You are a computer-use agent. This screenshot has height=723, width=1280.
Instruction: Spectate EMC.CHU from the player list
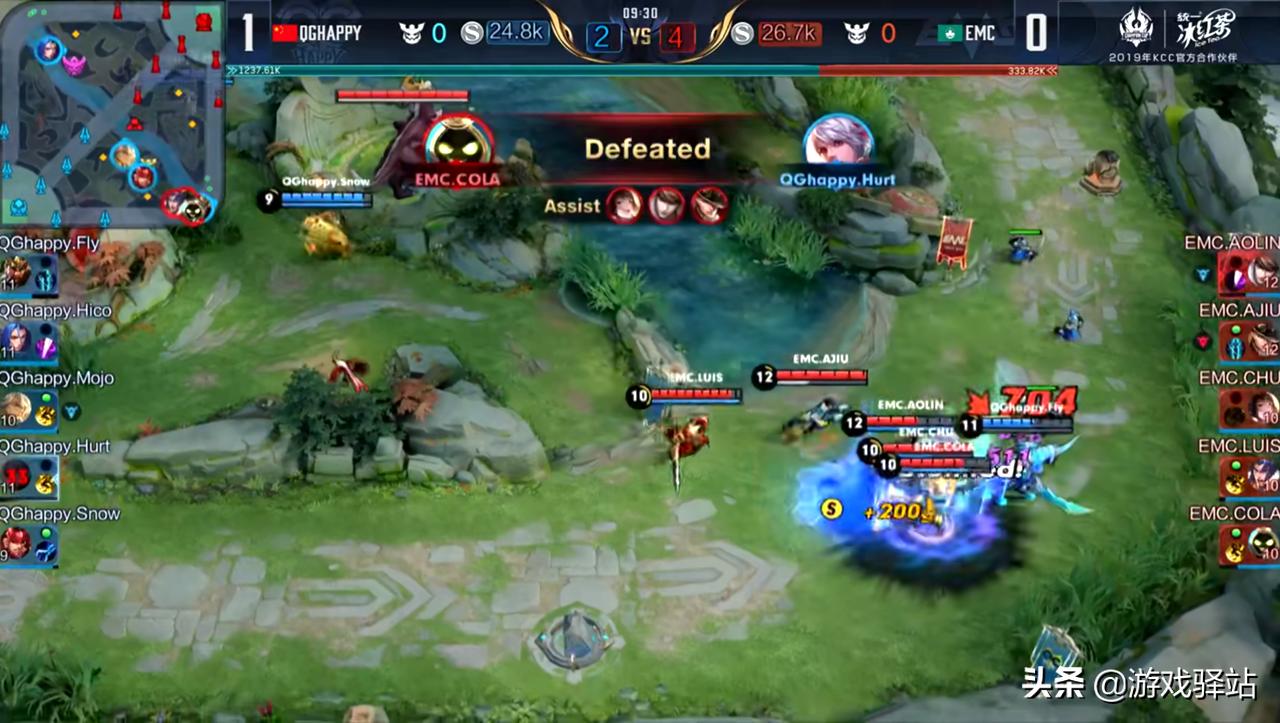1262,408
